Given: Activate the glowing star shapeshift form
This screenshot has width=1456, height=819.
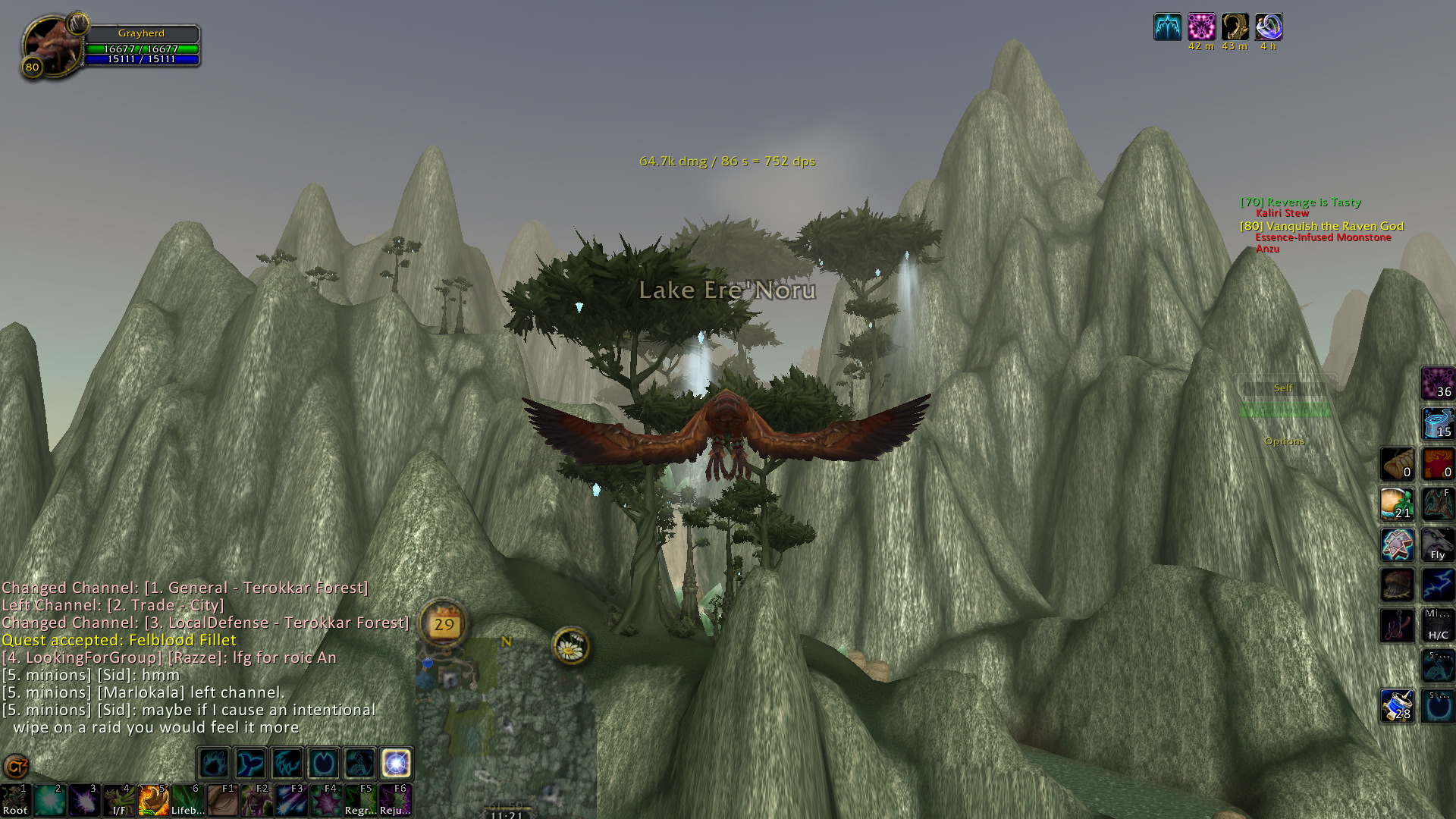Looking at the screenshot, I should pos(396,763).
